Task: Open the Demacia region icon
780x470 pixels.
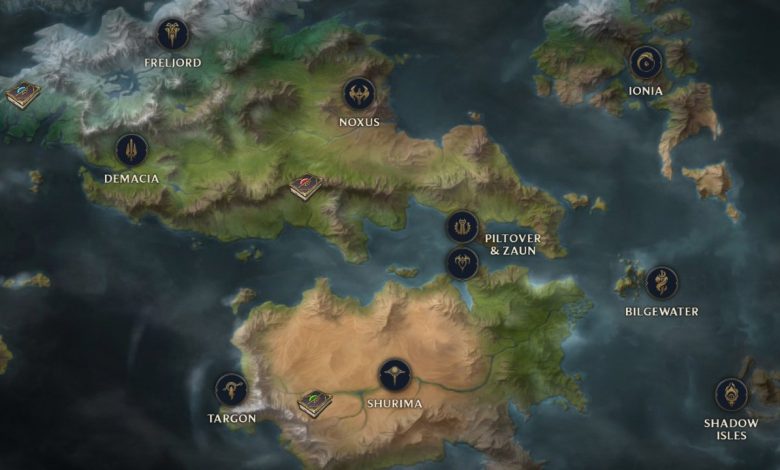Action: coord(131,150)
